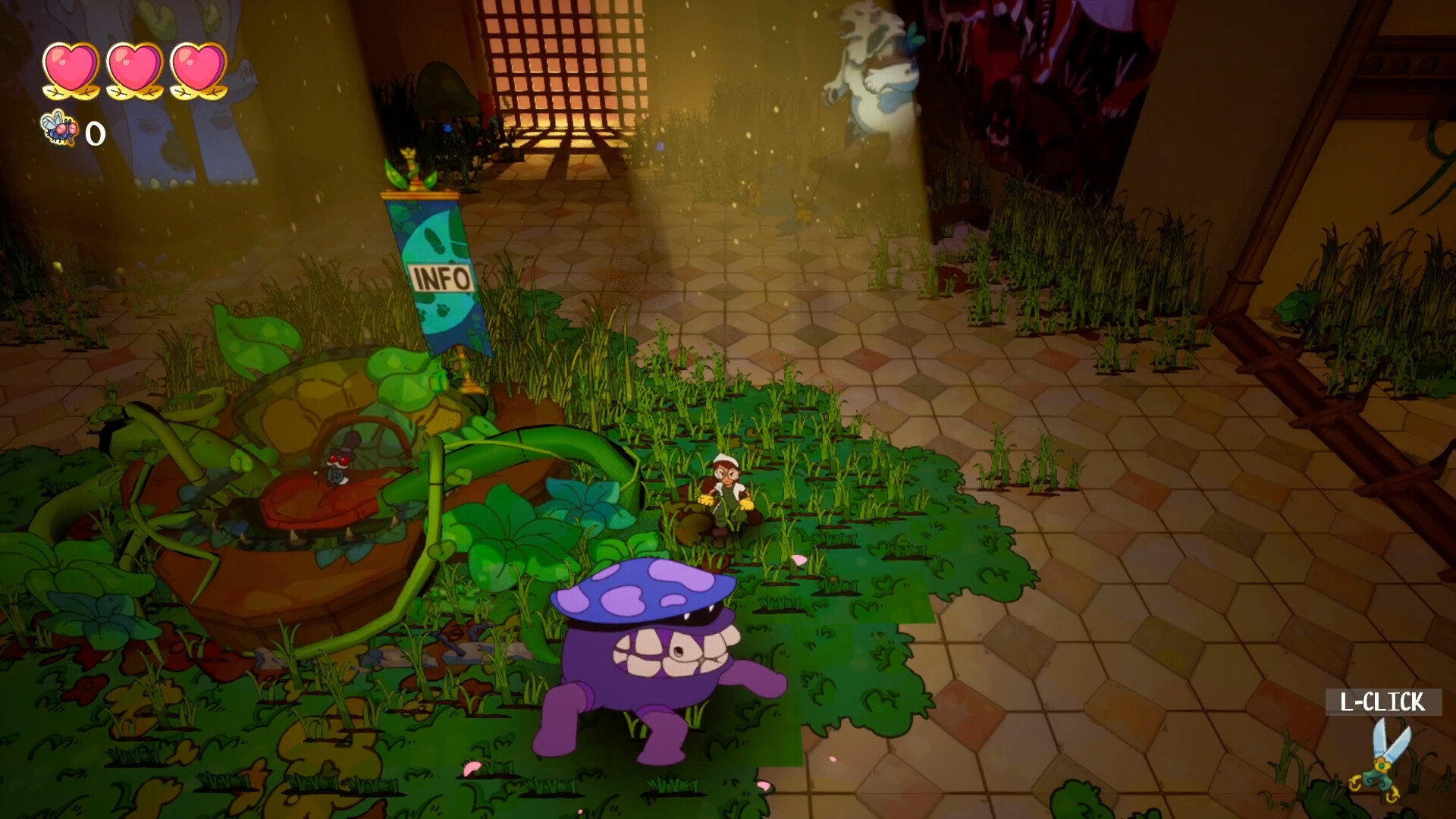Click the paw print symbol on the INFO banner
Screen dimensions: 1456x819
coord(444,311)
